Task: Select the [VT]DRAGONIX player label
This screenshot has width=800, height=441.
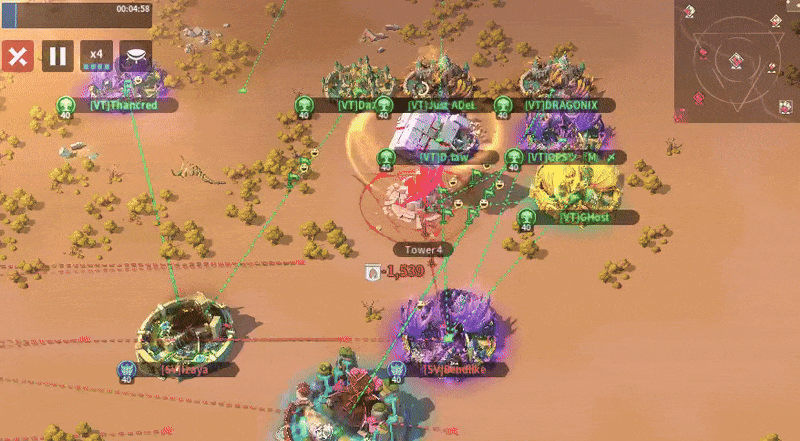Action: [x=560, y=105]
